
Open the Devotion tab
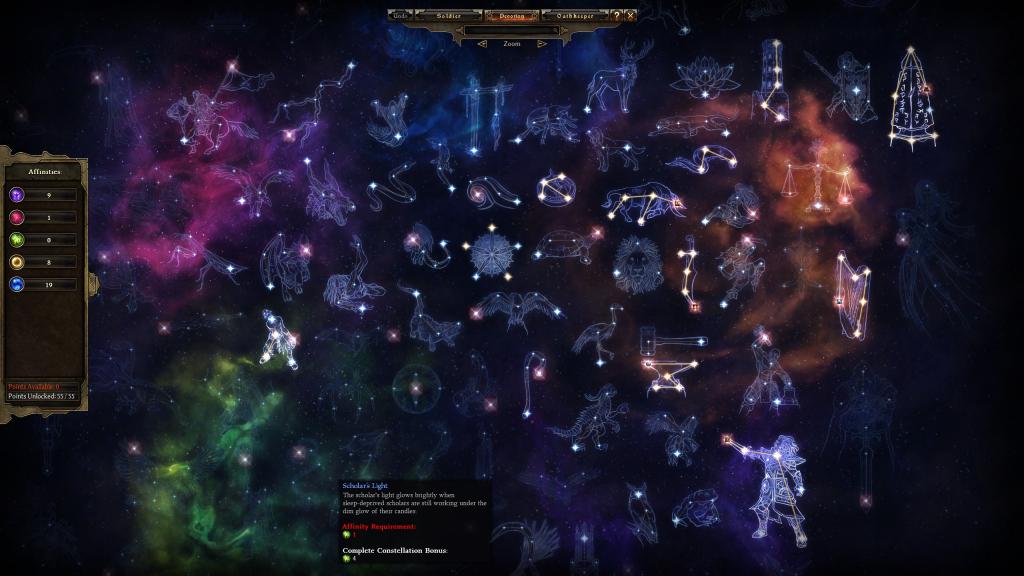coord(511,16)
